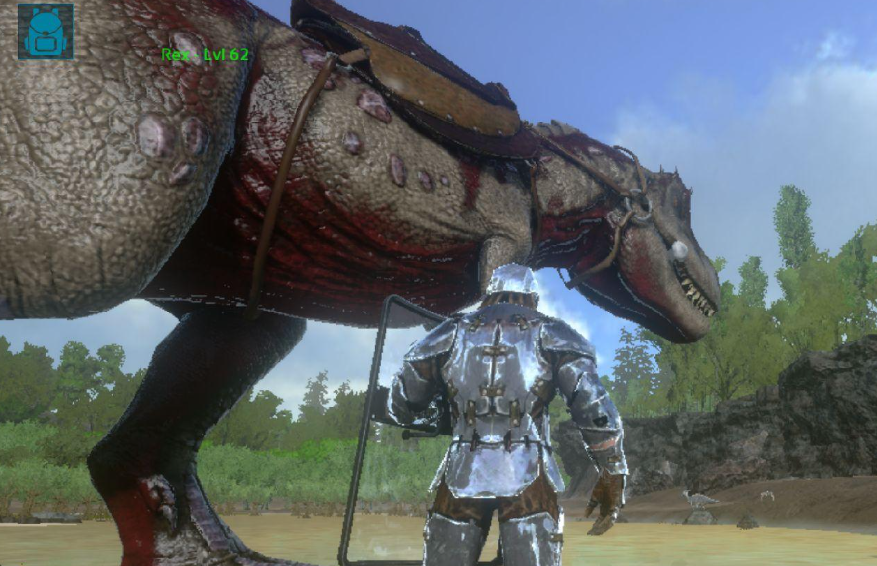Open the backpack inventory icon
This screenshot has height=566, width=877.
click(x=45, y=31)
